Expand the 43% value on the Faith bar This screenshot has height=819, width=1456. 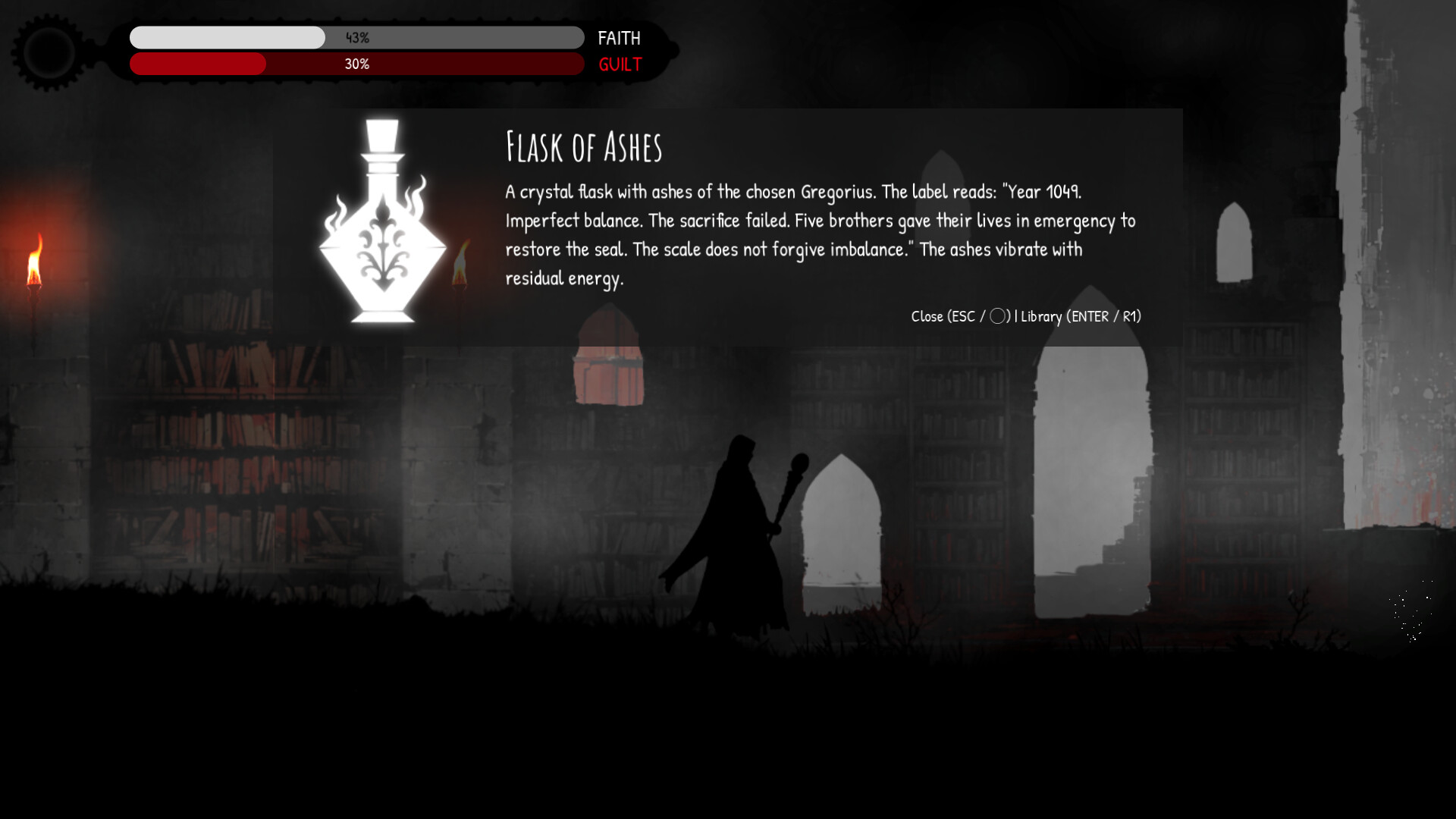tap(356, 36)
